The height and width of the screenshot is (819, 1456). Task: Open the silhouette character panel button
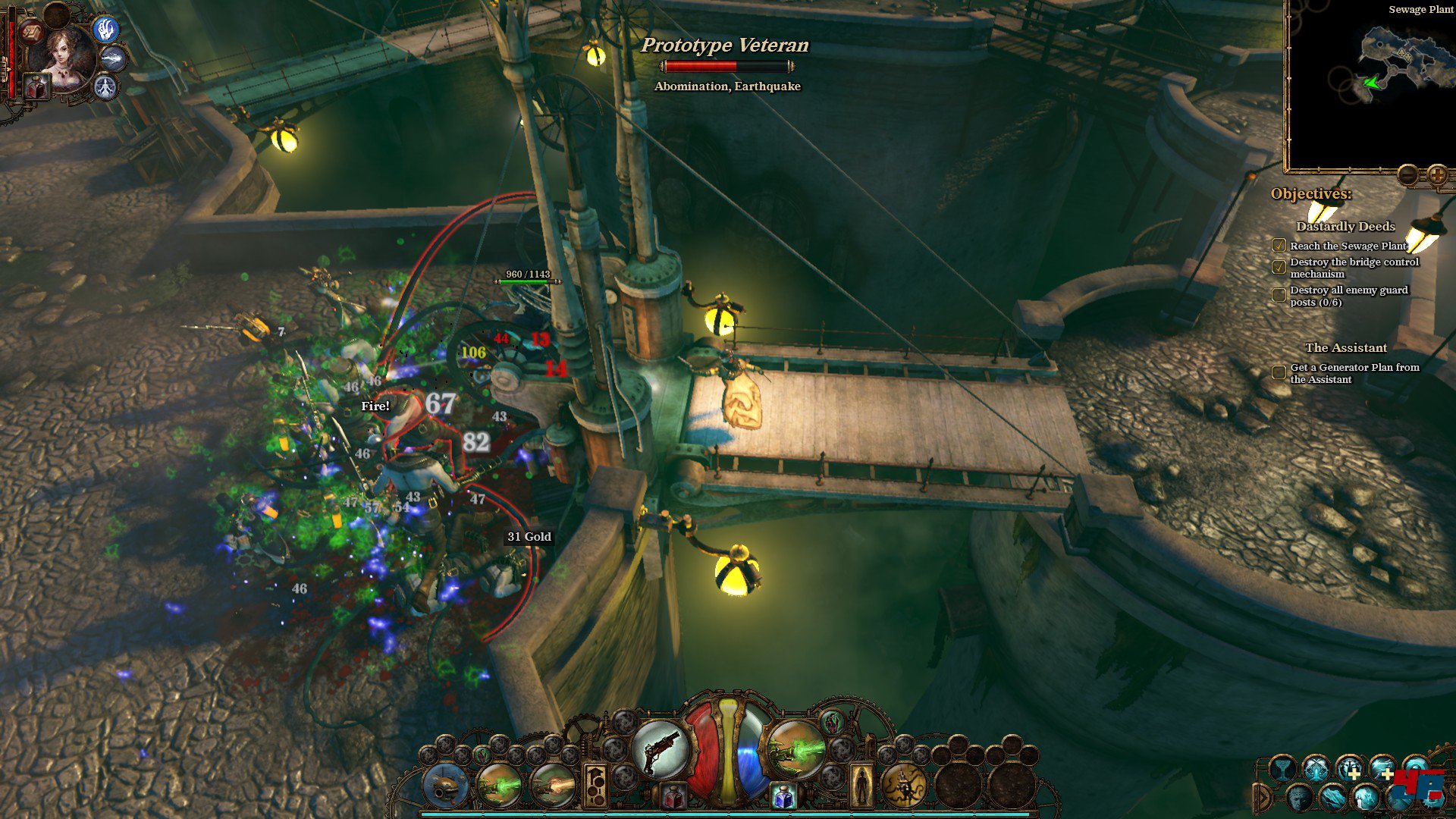point(861,786)
